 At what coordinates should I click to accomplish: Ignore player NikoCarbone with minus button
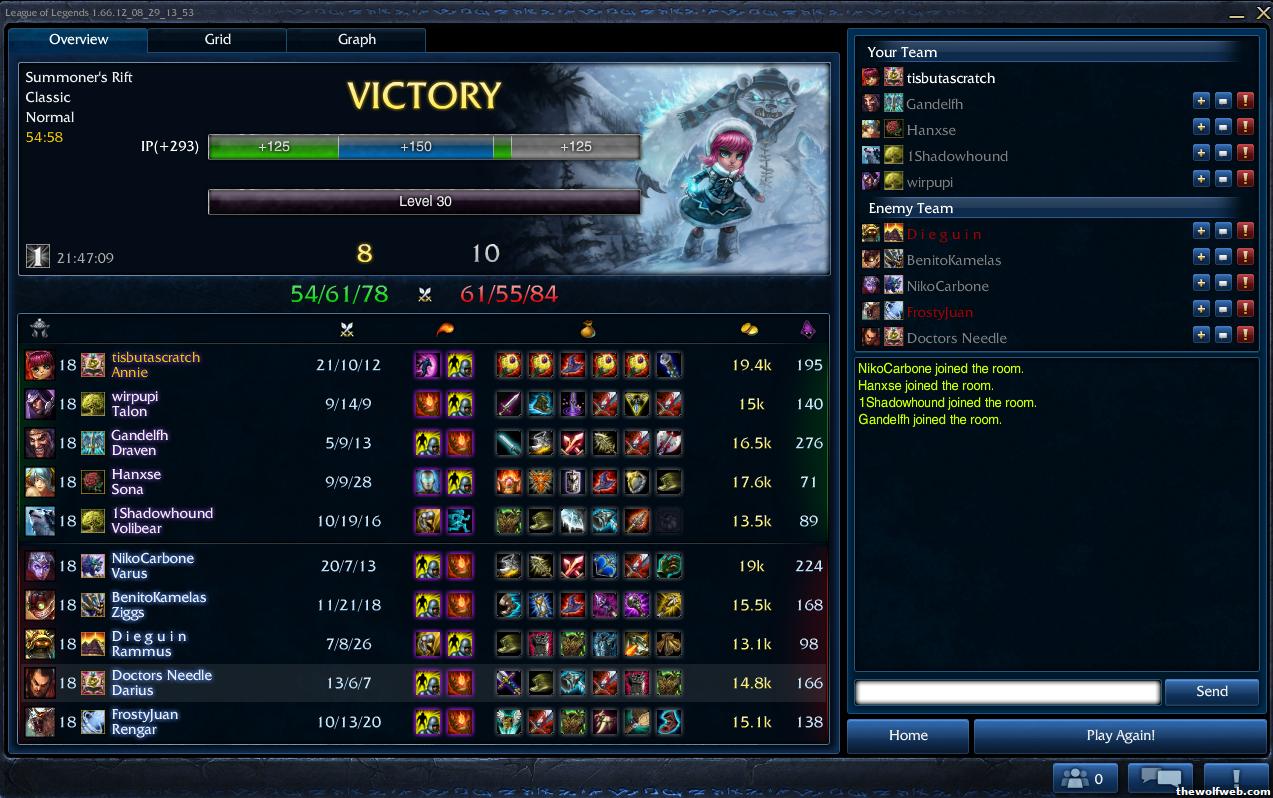click(1223, 283)
